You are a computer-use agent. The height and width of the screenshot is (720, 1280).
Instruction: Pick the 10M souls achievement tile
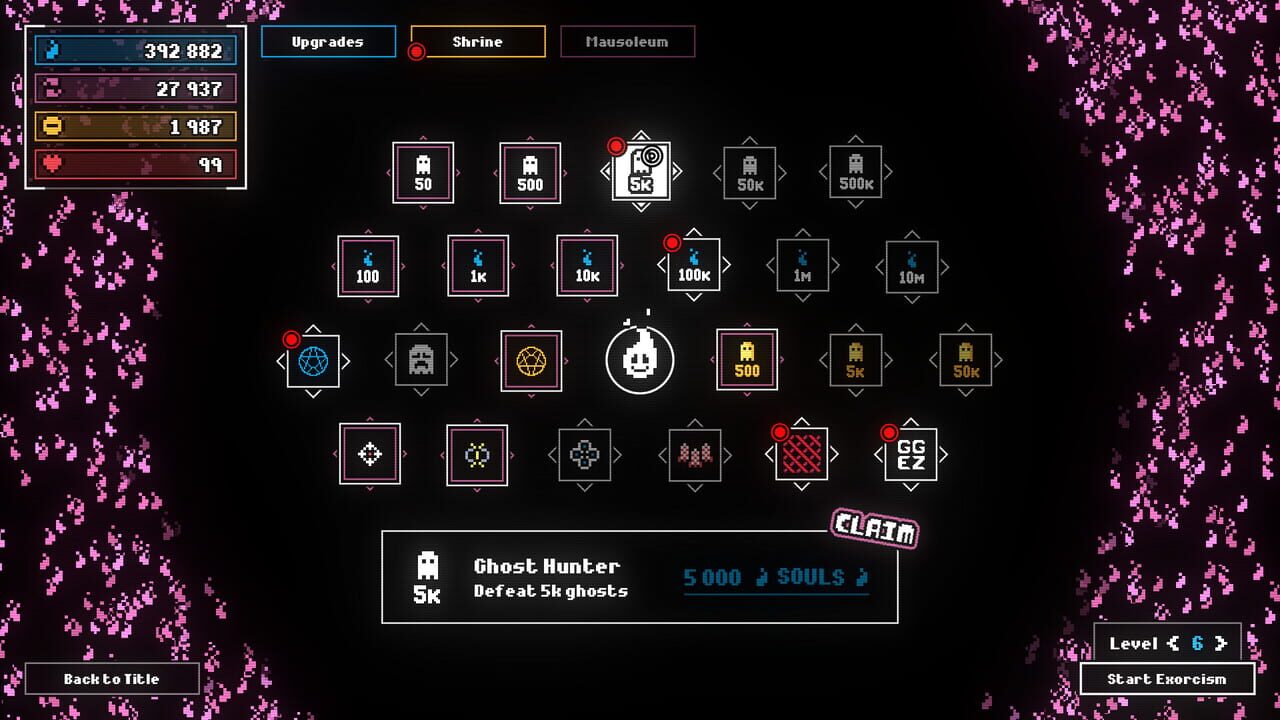point(911,266)
